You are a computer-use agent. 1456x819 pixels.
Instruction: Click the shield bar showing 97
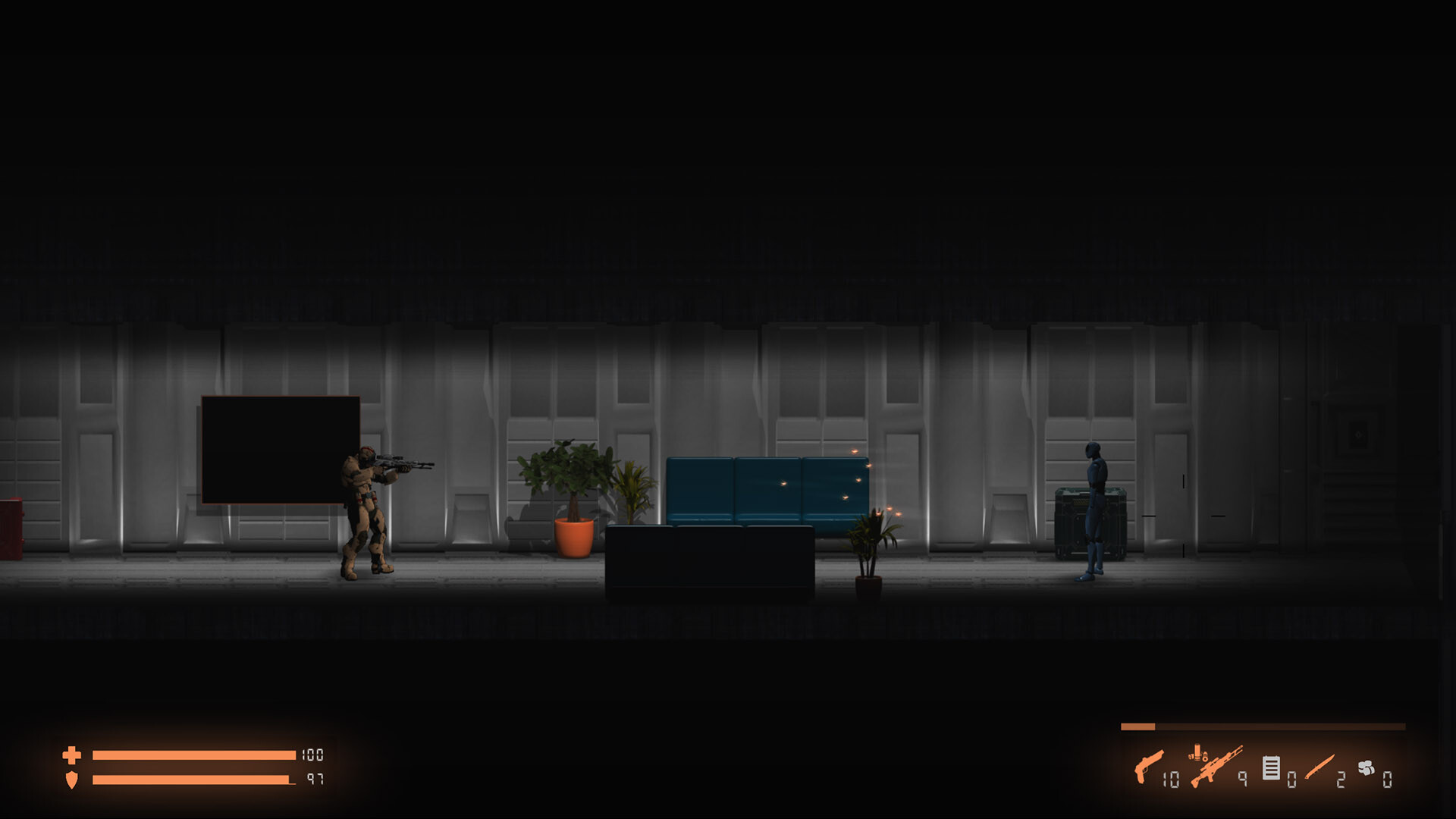point(192,780)
